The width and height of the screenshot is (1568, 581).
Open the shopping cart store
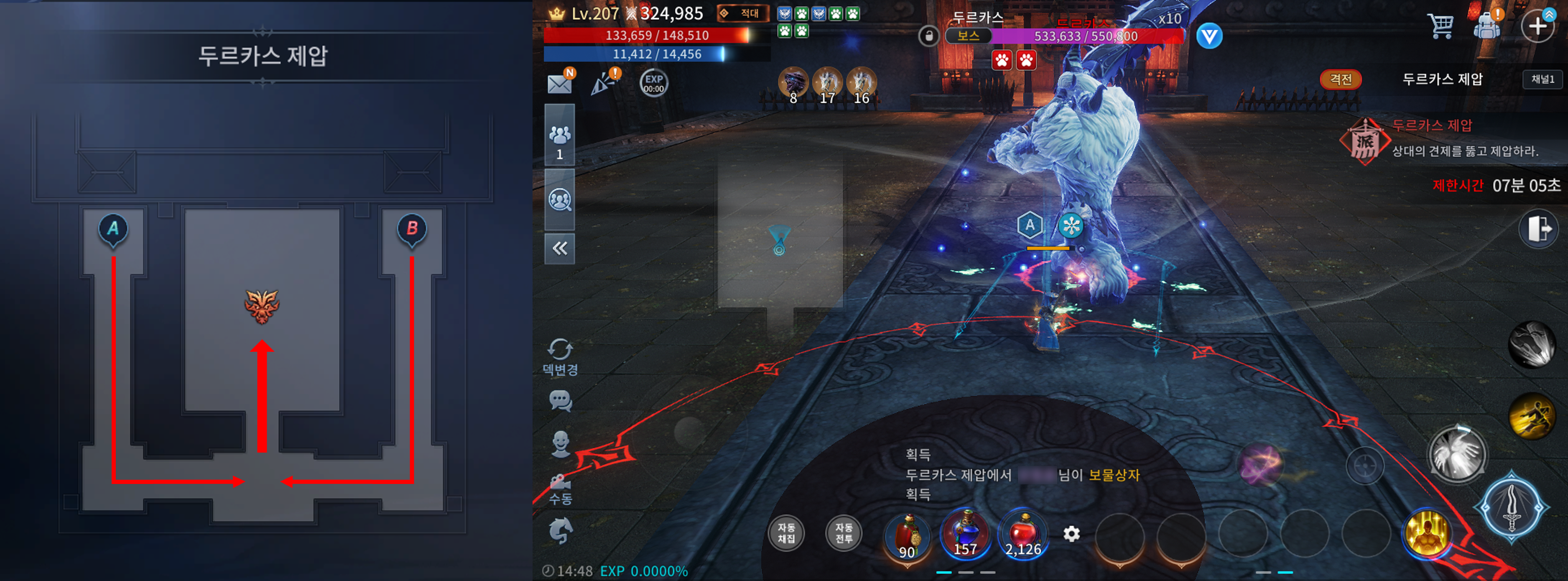[x=1440, y=26]
